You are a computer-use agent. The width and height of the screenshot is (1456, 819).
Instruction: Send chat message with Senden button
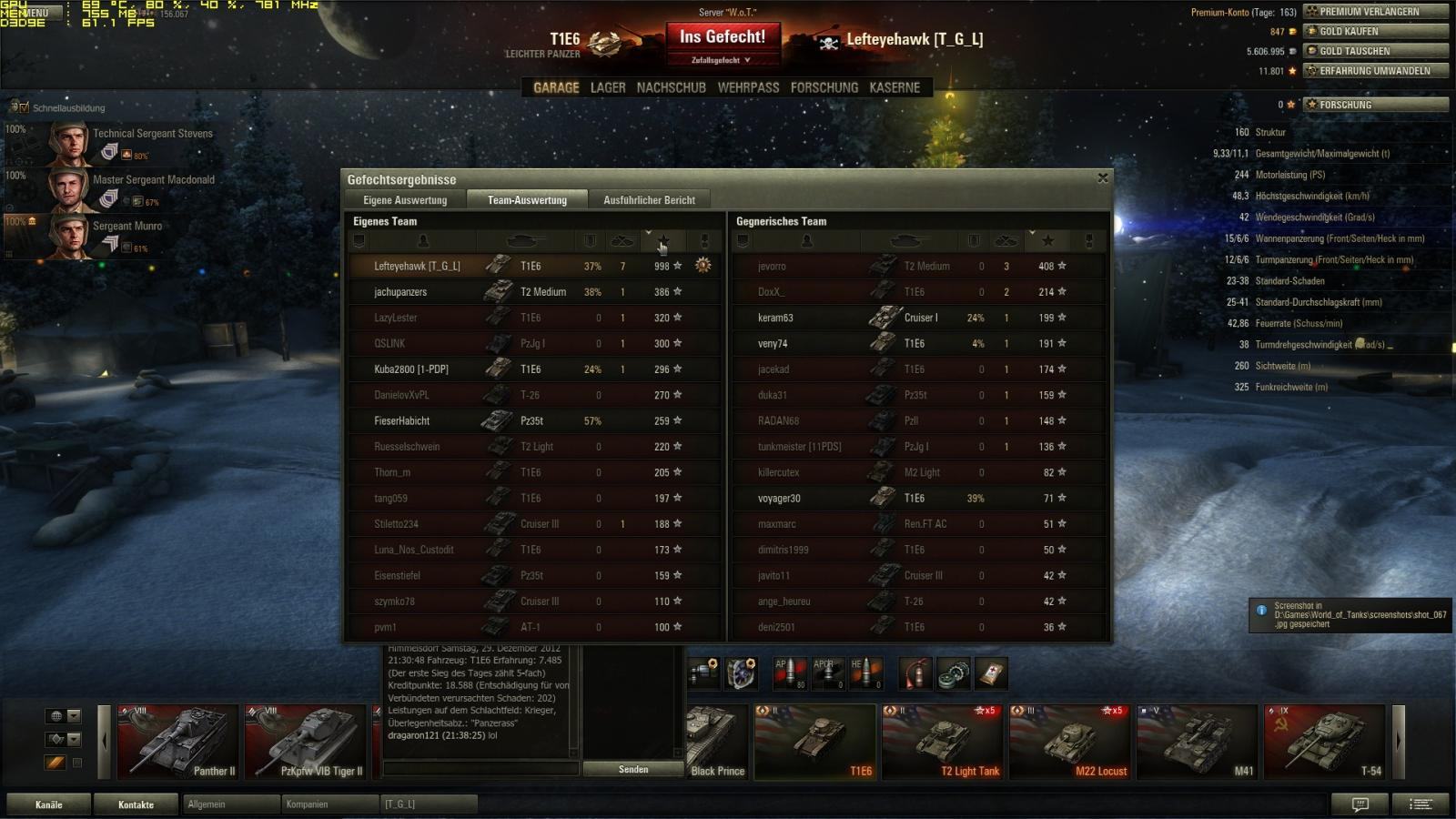(x=633, y=769)
